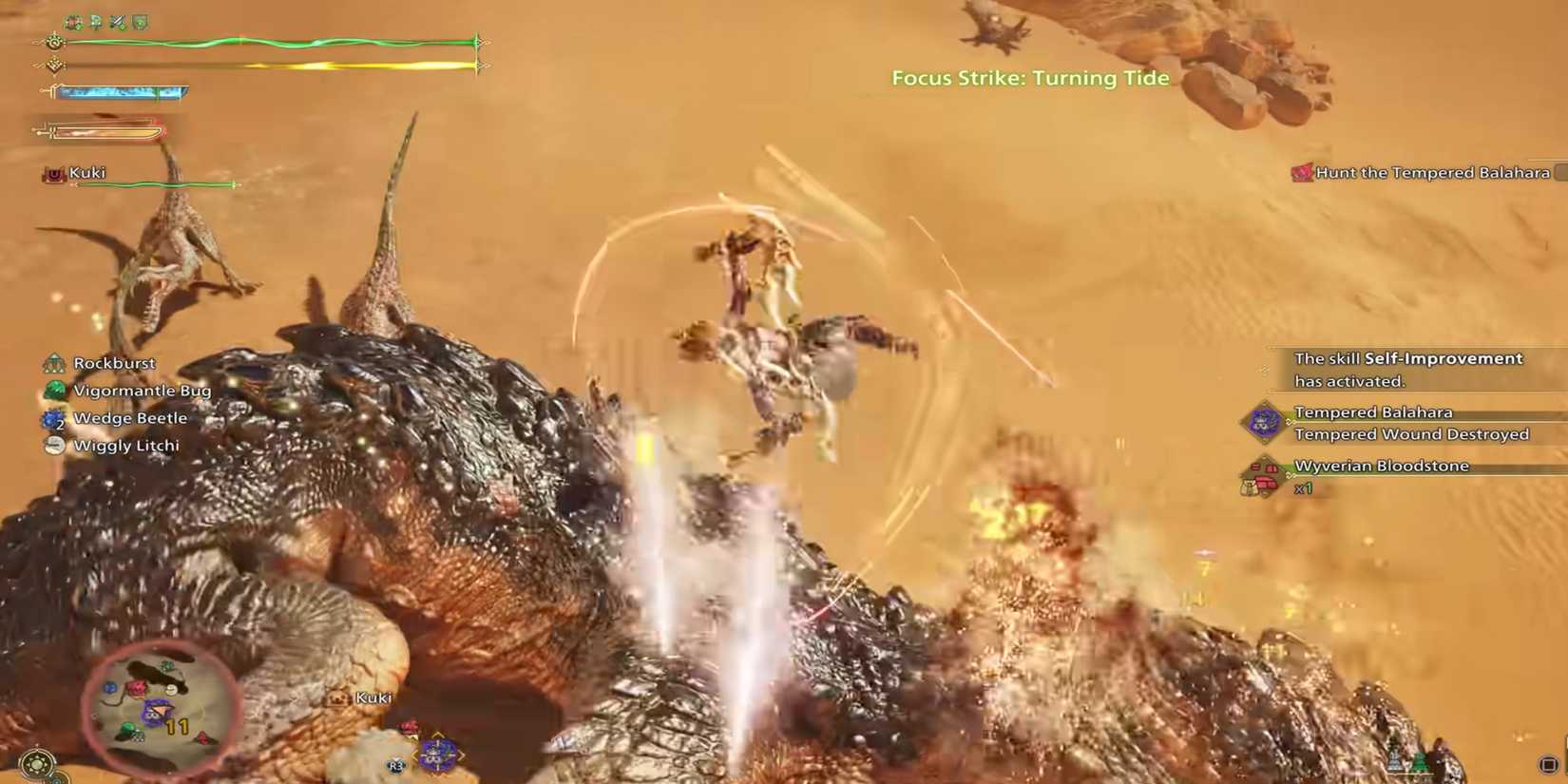Click the Tempered Balahara monster crest icon
This screenshot has width=1568, height=784.
point(1265,422)
